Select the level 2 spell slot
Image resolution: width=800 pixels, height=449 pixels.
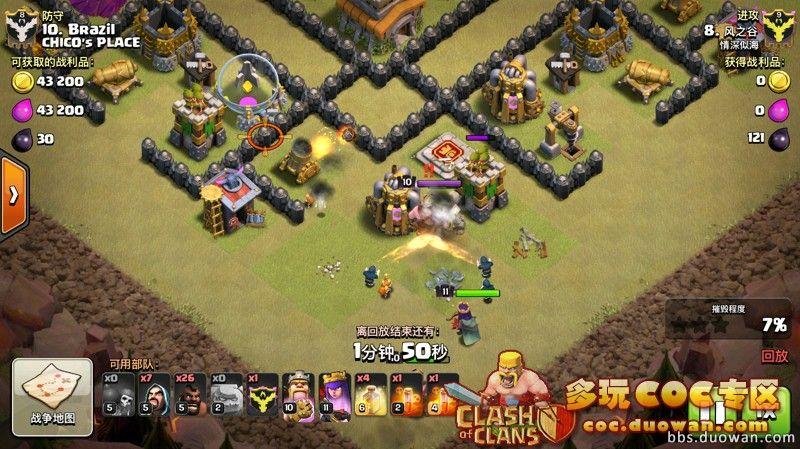click(x=407, y=394)
